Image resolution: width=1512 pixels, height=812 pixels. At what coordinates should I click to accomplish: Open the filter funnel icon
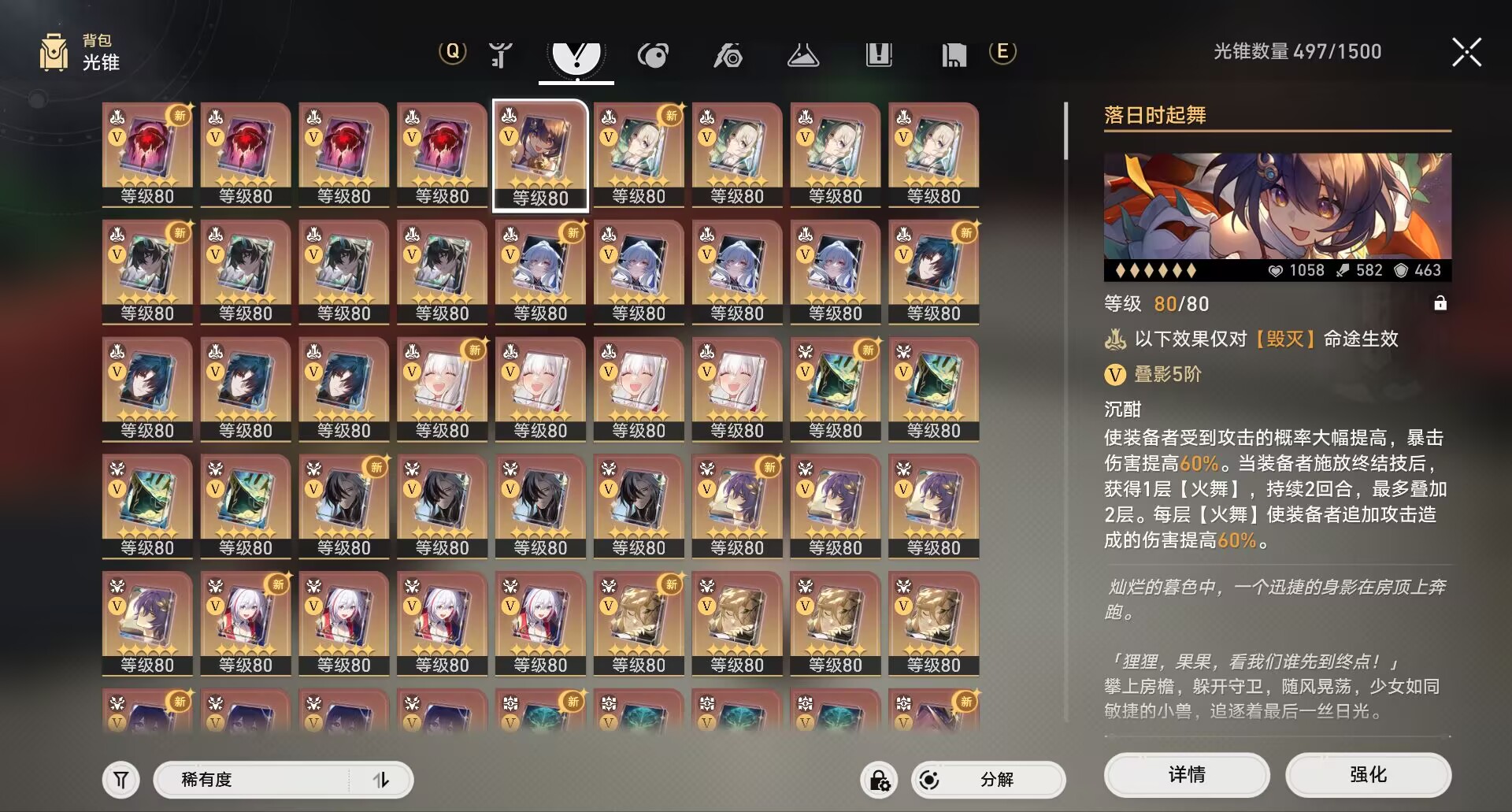120,779
